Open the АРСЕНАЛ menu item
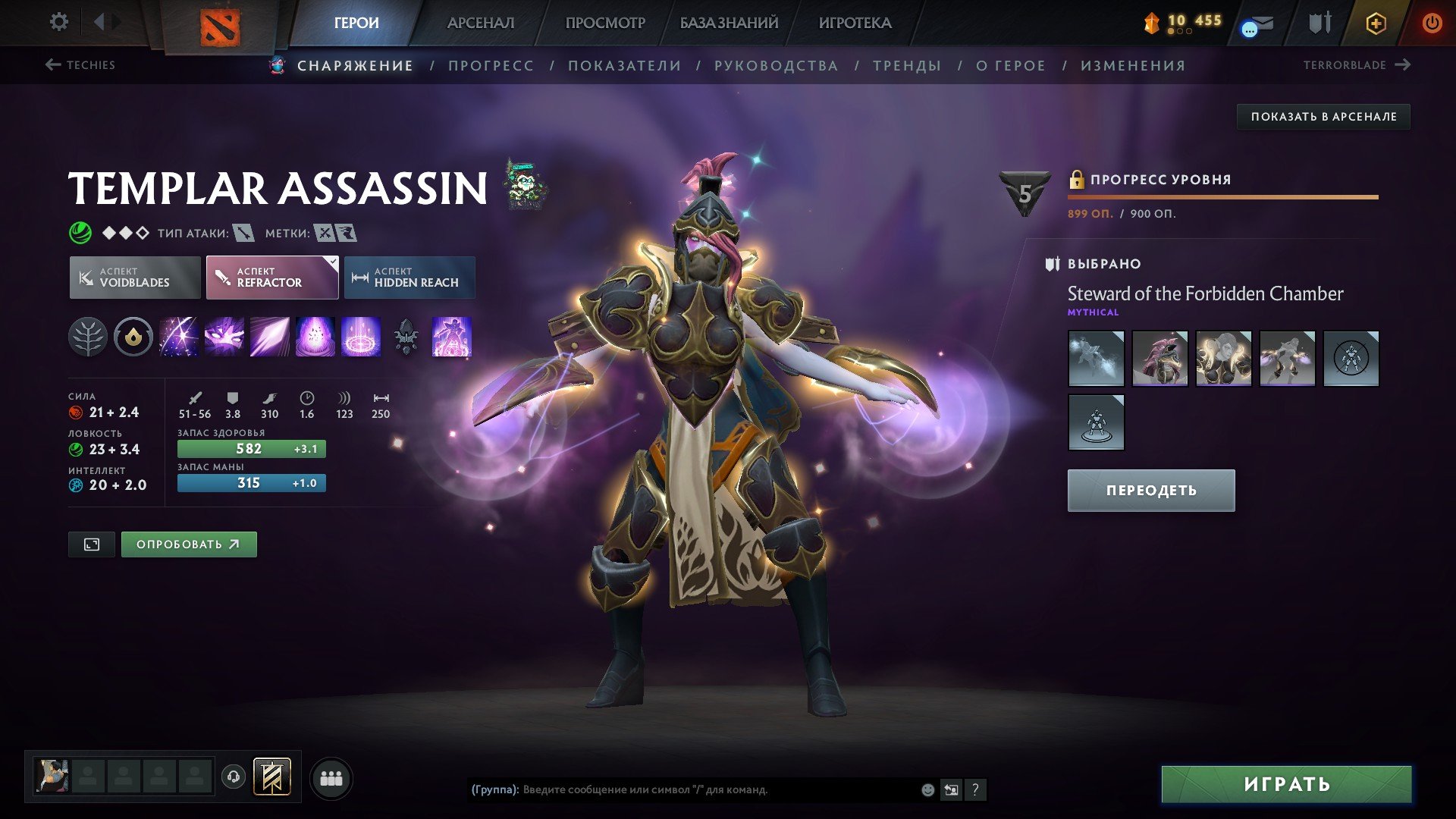The image size is (1456, 819). pos(482,23)
